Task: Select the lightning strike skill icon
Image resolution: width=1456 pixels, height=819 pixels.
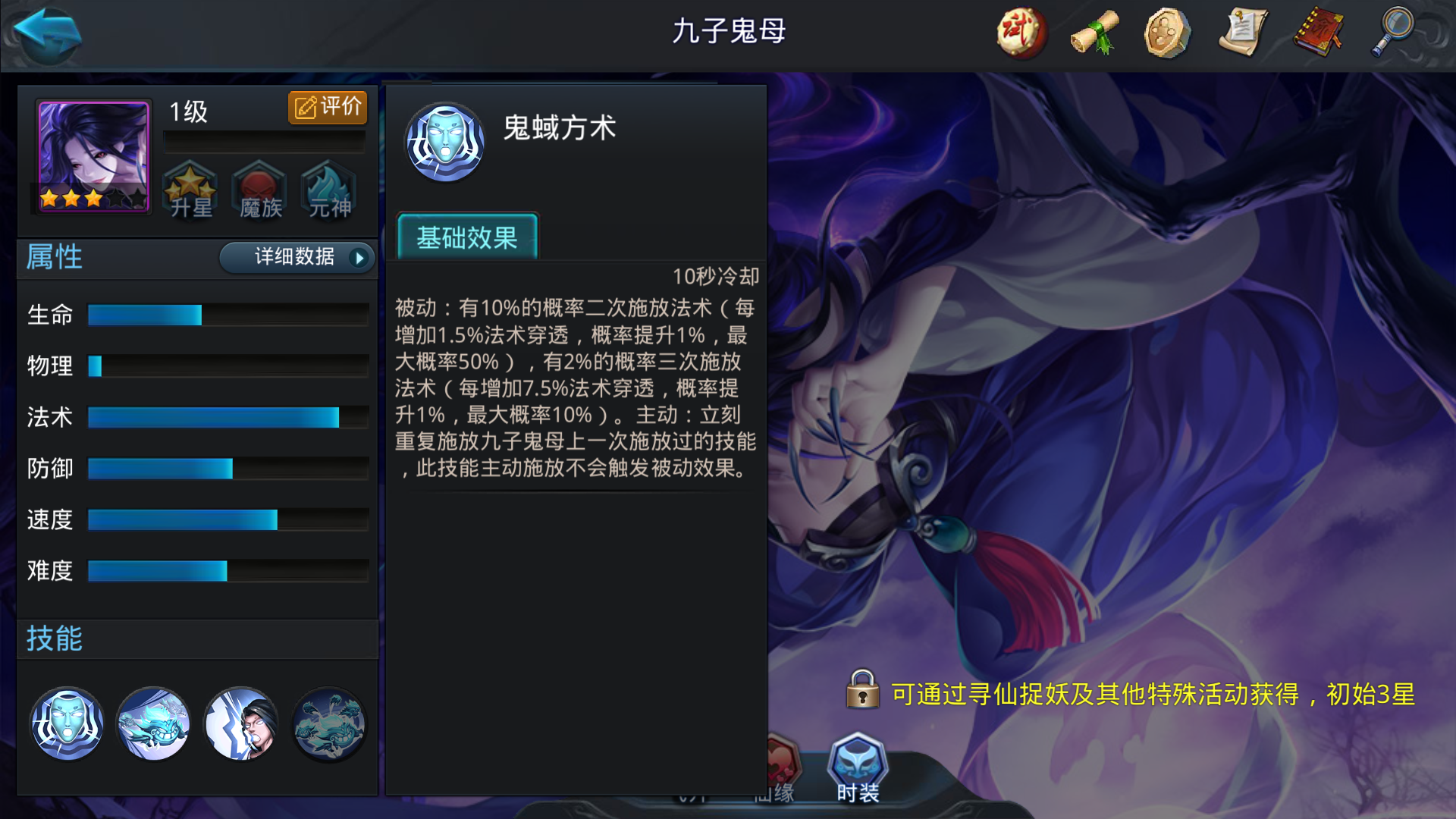Action: [241, 724]
